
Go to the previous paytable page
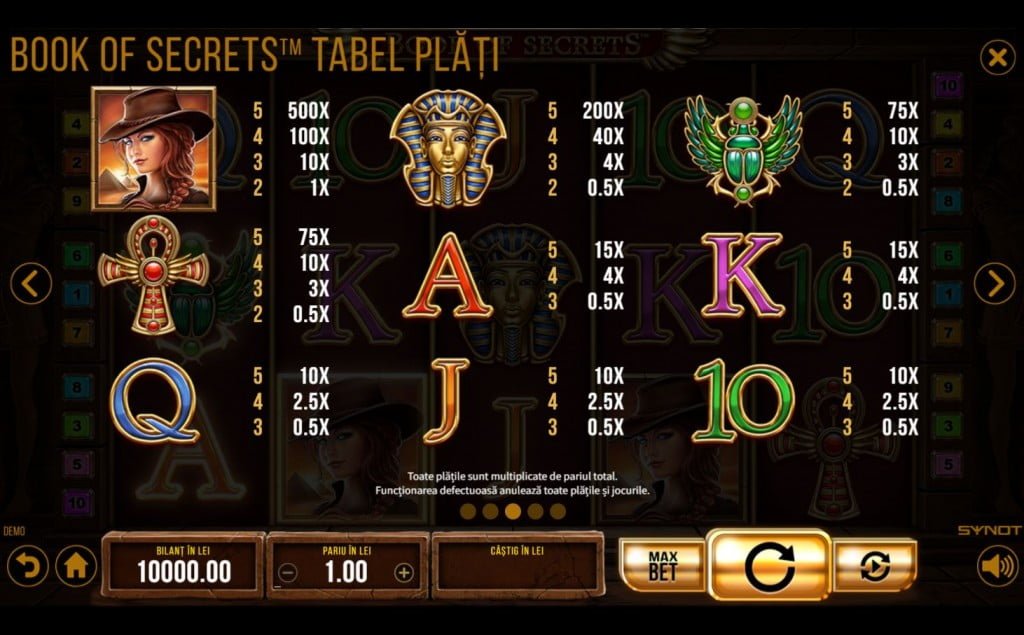click(x=31, y=284)
